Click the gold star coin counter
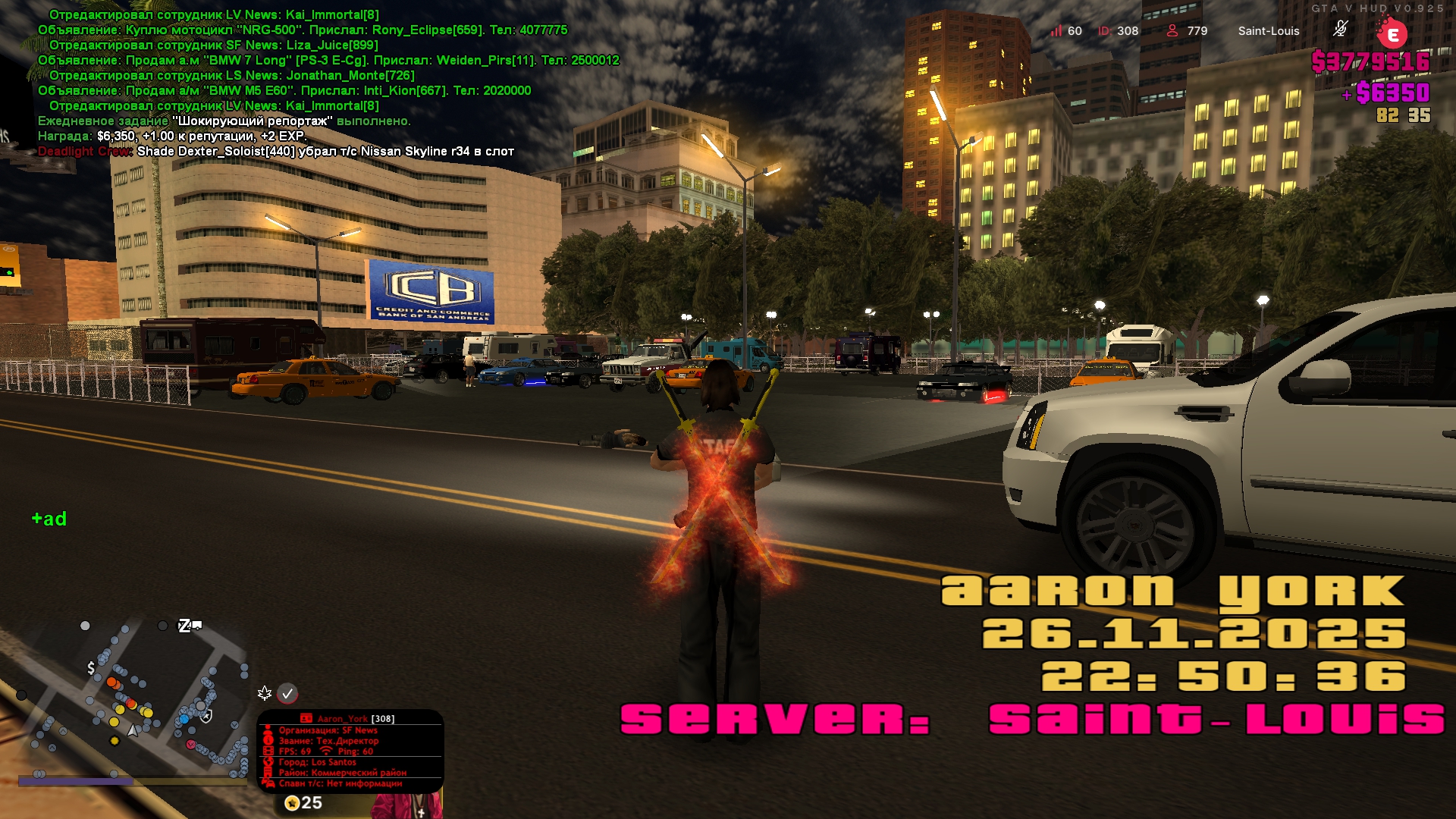Image resolution: width=1456 pixels, height=819 pixels. click(x=303, y=802)
